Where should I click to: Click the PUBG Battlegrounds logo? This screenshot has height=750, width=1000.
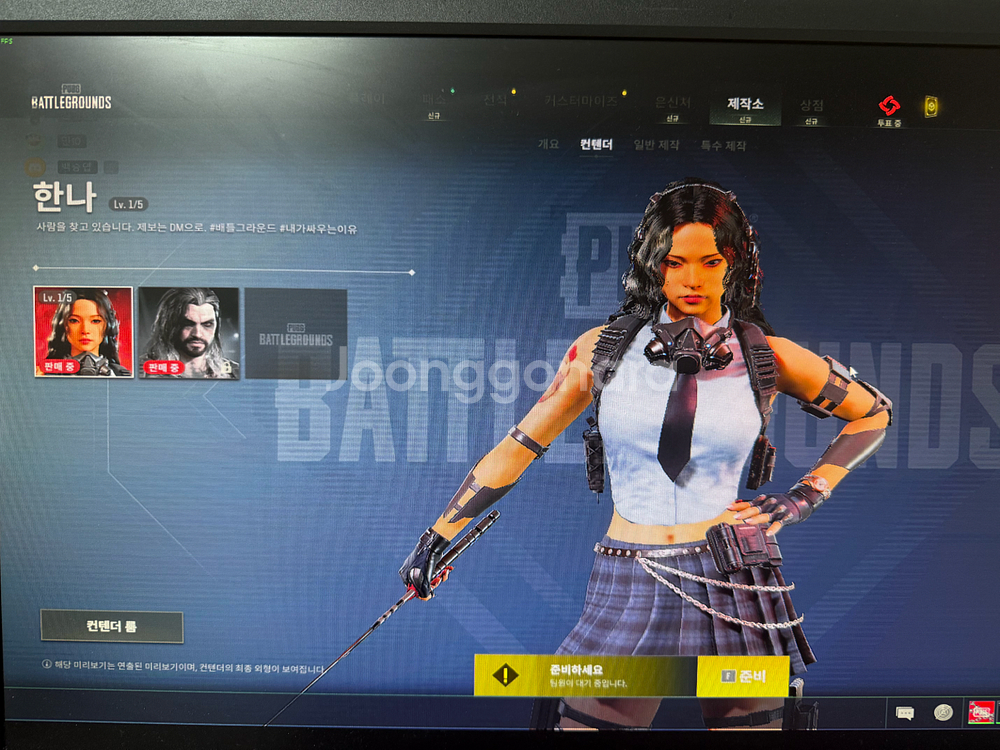(71, 98)
